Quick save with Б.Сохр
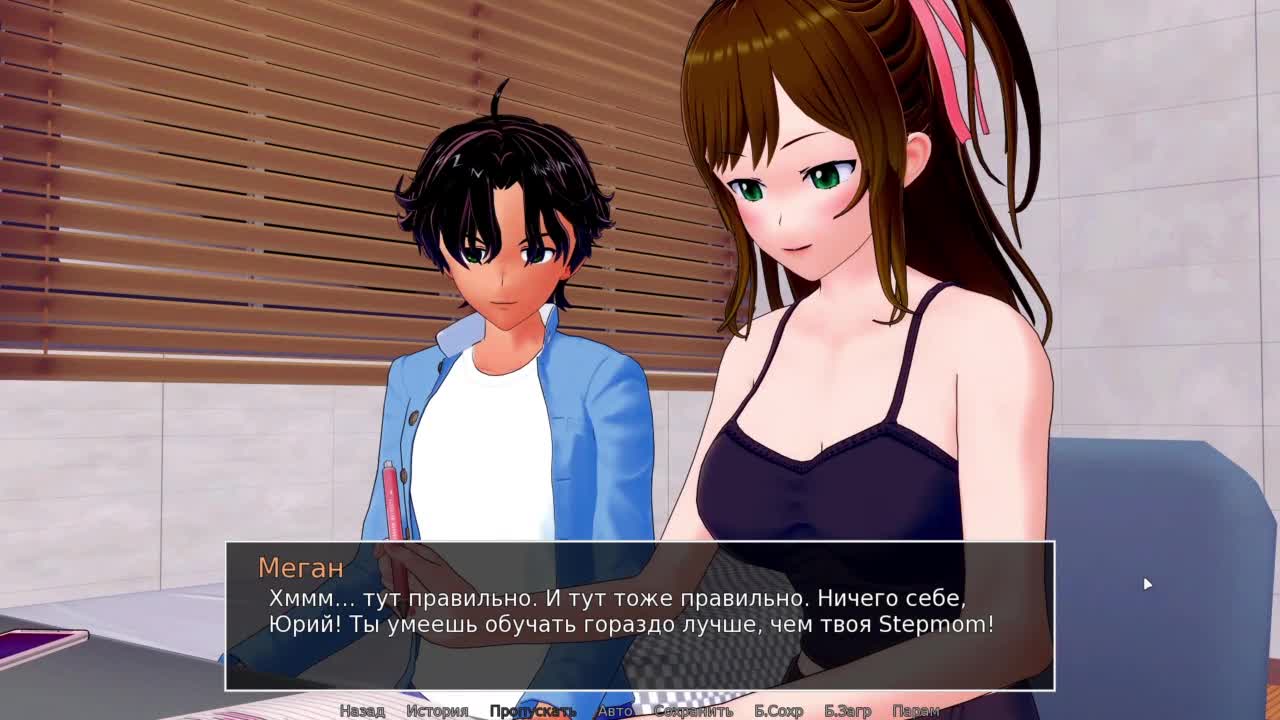 point(778,711)
